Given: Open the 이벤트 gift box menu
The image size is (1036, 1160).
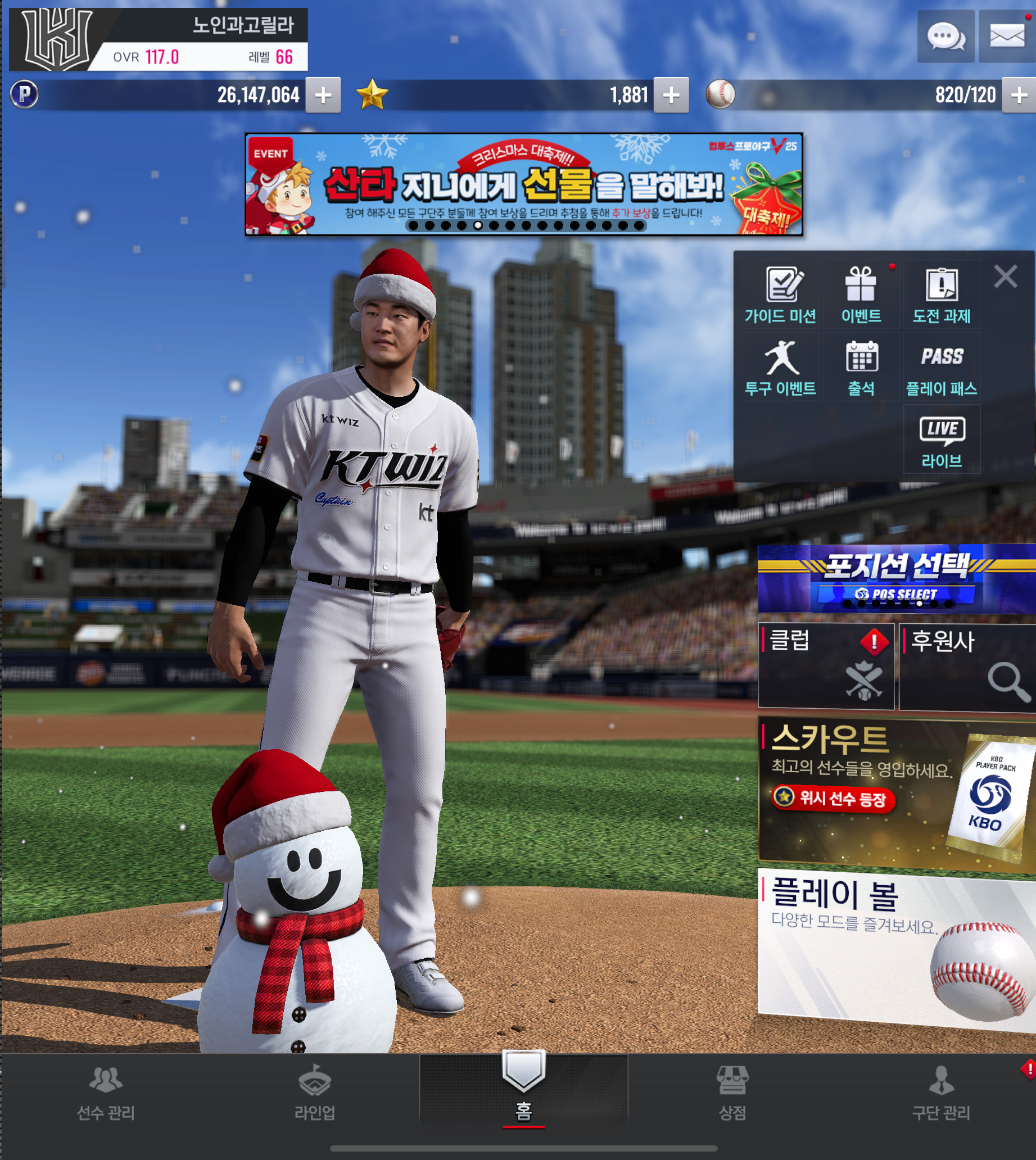Looking at the screenshot, I should click(x=861, y=295).
